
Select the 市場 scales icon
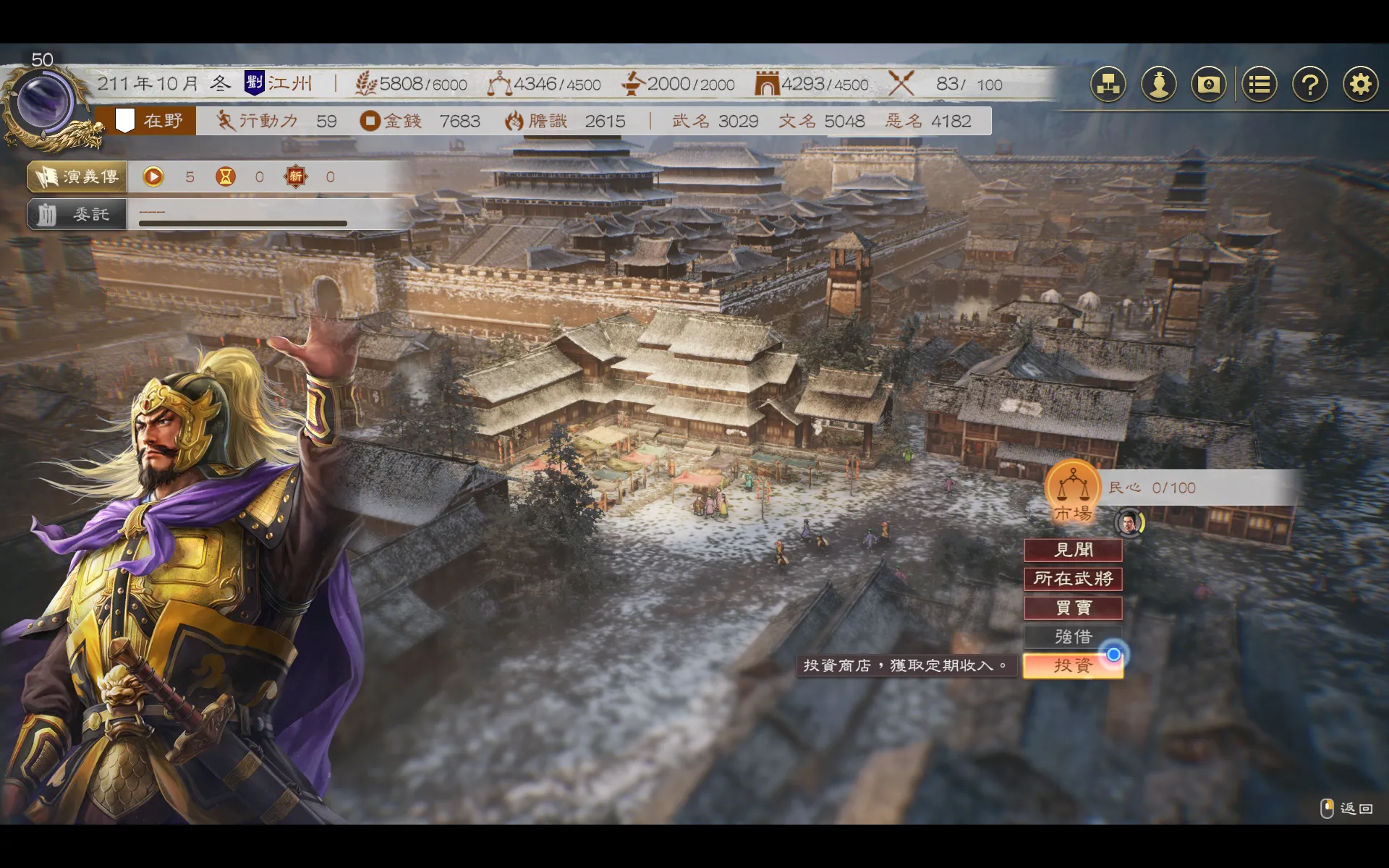(x=1073, y=492)
